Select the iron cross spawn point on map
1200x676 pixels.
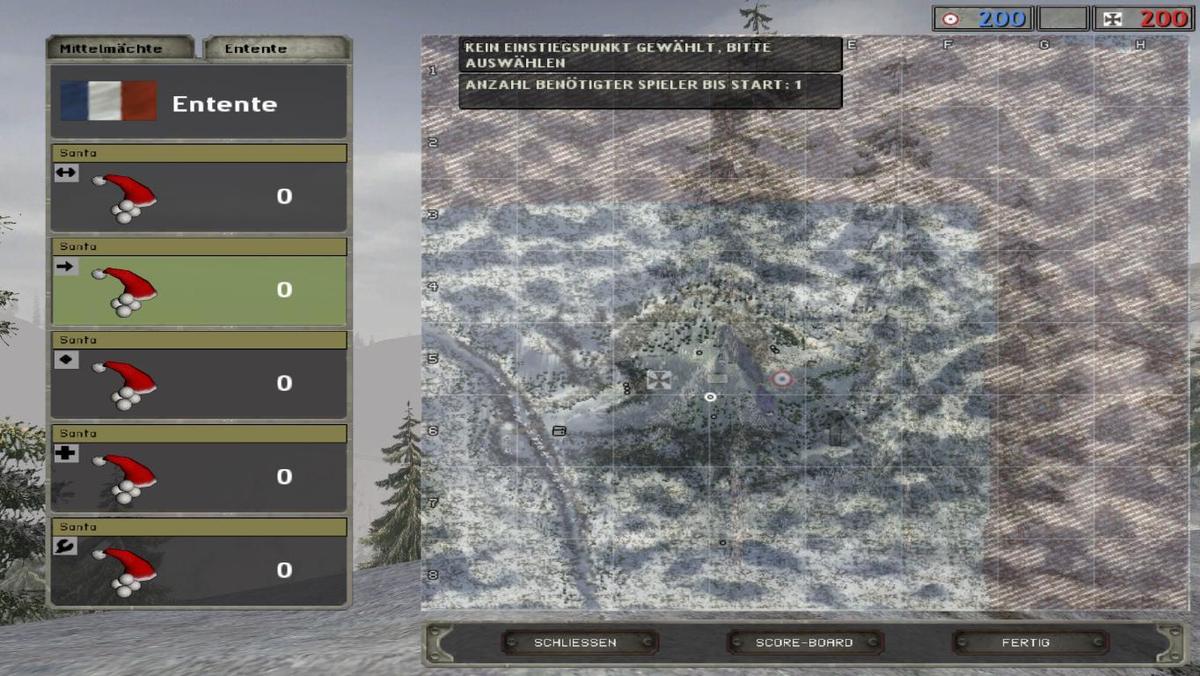tap(658, 379)
